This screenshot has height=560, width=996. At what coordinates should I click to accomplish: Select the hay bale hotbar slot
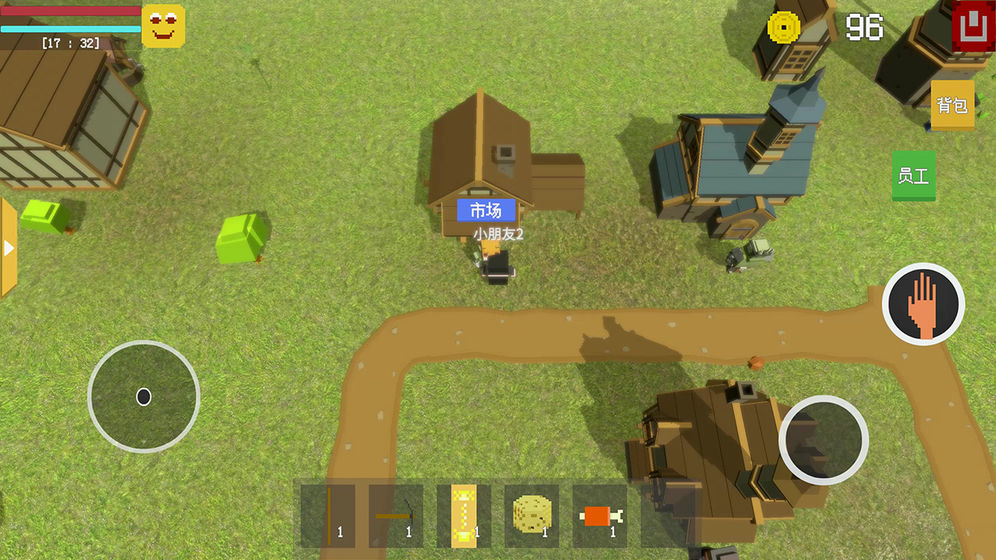point(531,515)
